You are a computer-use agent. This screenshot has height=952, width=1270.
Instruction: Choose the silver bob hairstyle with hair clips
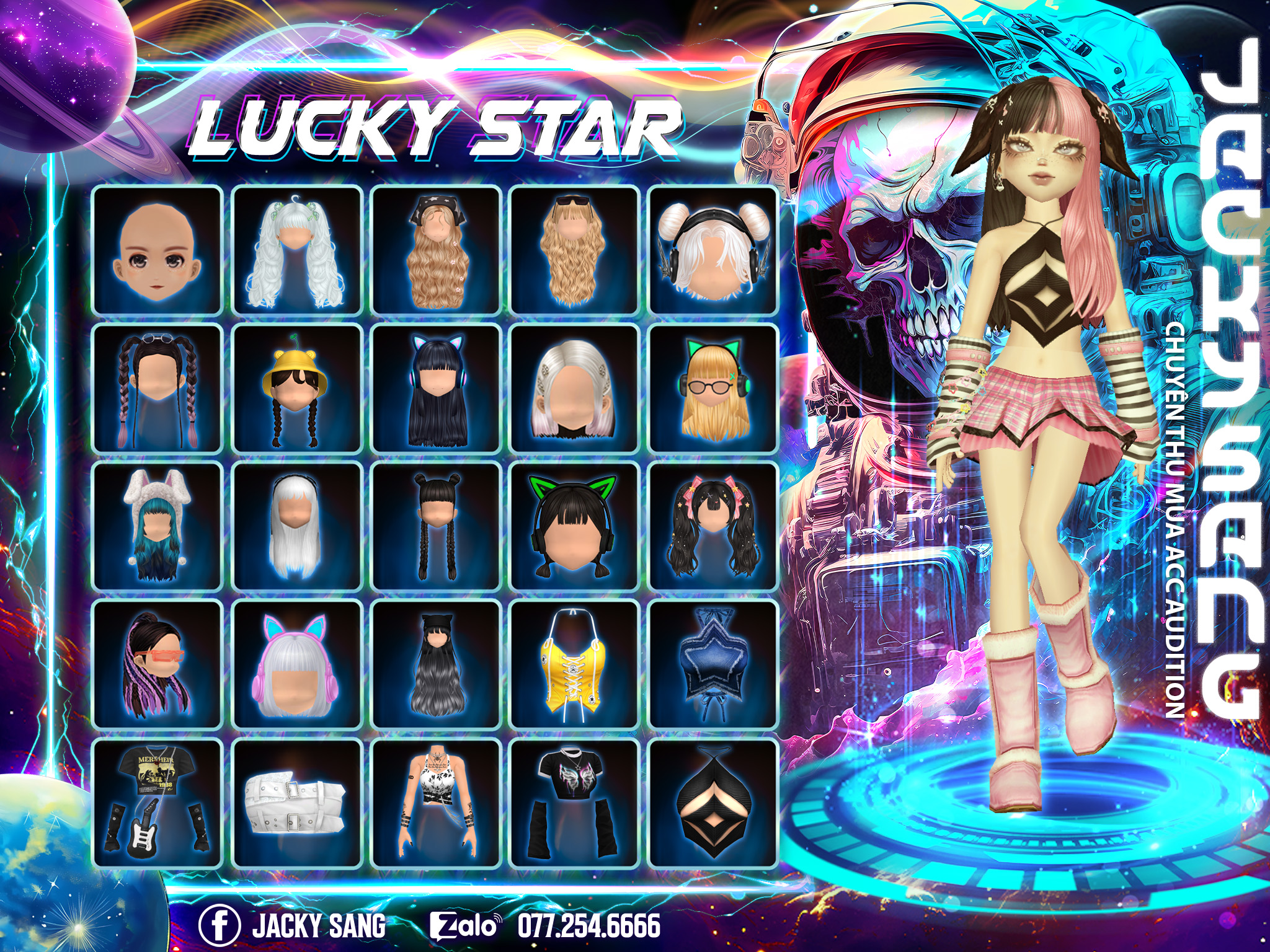point(574,388)
